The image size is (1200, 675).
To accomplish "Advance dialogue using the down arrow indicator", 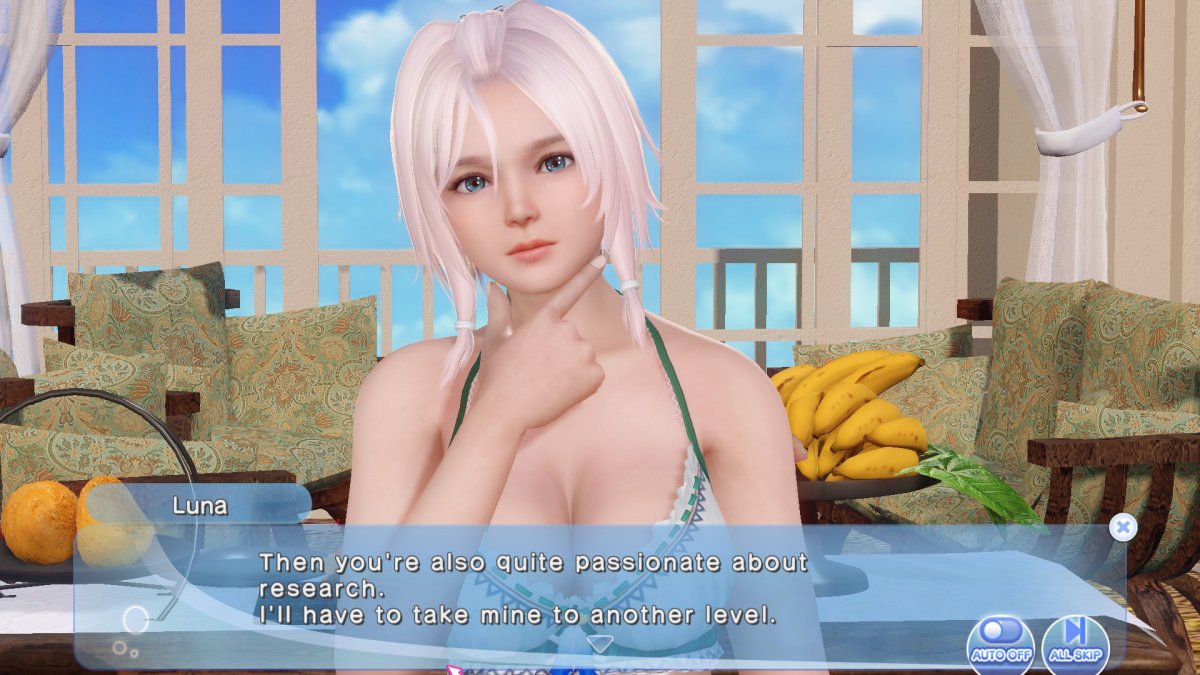I will click(598, 643).
